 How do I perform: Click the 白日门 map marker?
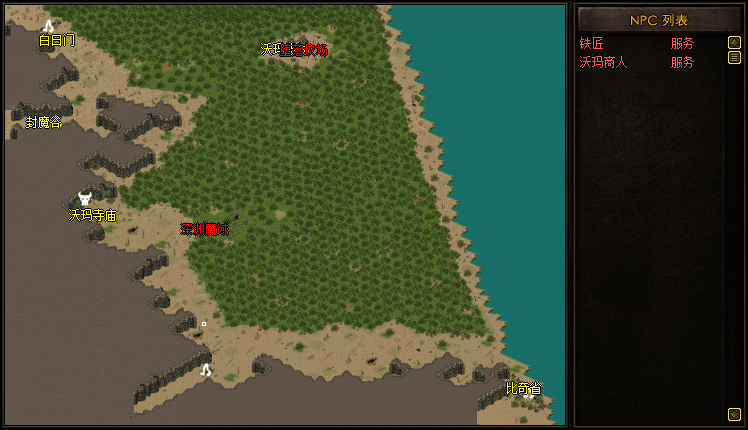(48, 27)
